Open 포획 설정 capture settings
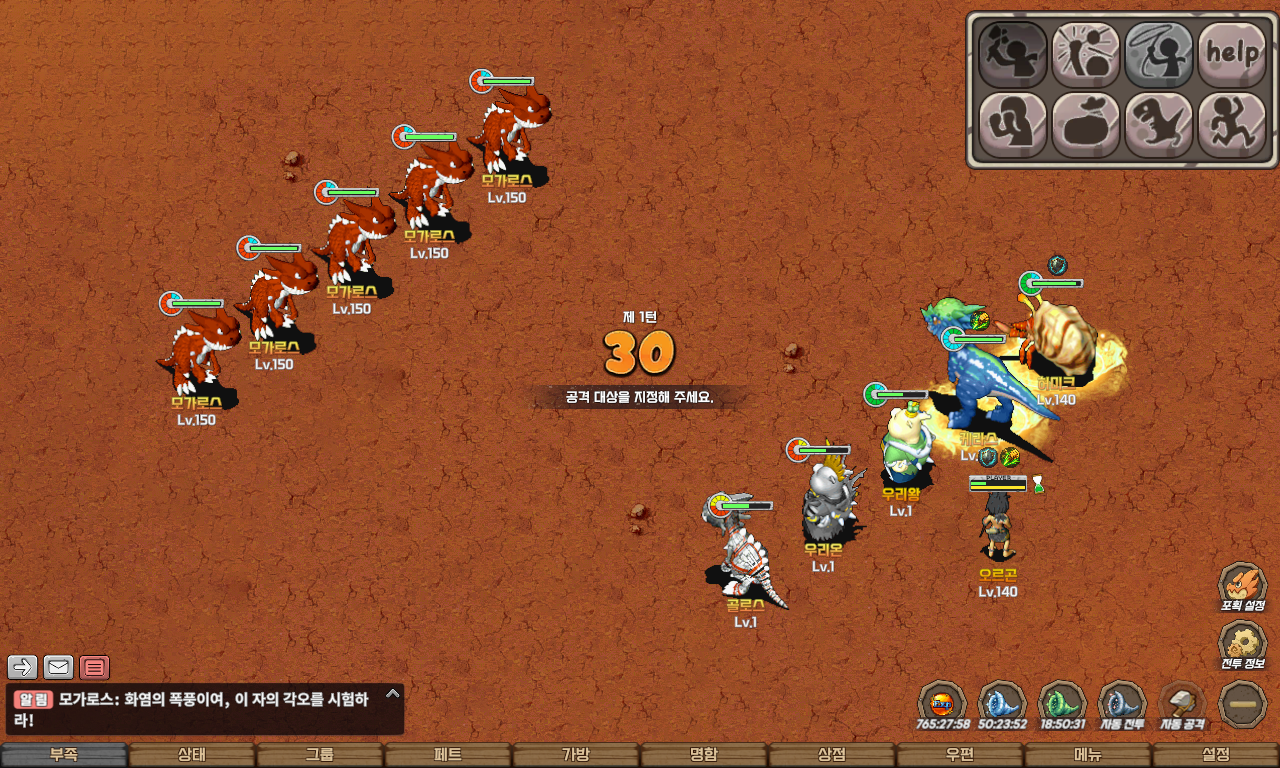 click(x=1242, y=588)
